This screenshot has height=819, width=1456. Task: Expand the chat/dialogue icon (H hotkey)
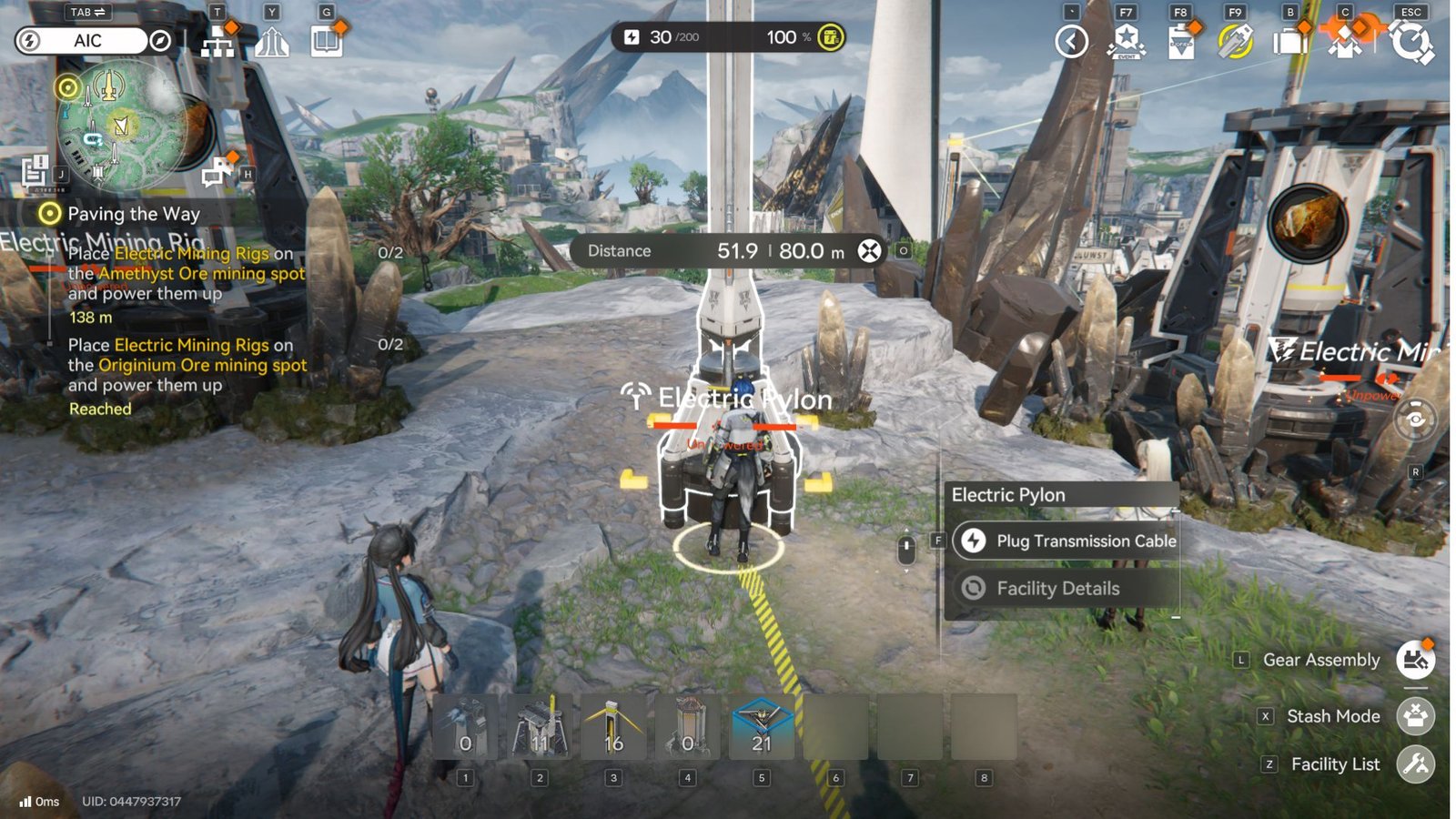coord(217,173)
